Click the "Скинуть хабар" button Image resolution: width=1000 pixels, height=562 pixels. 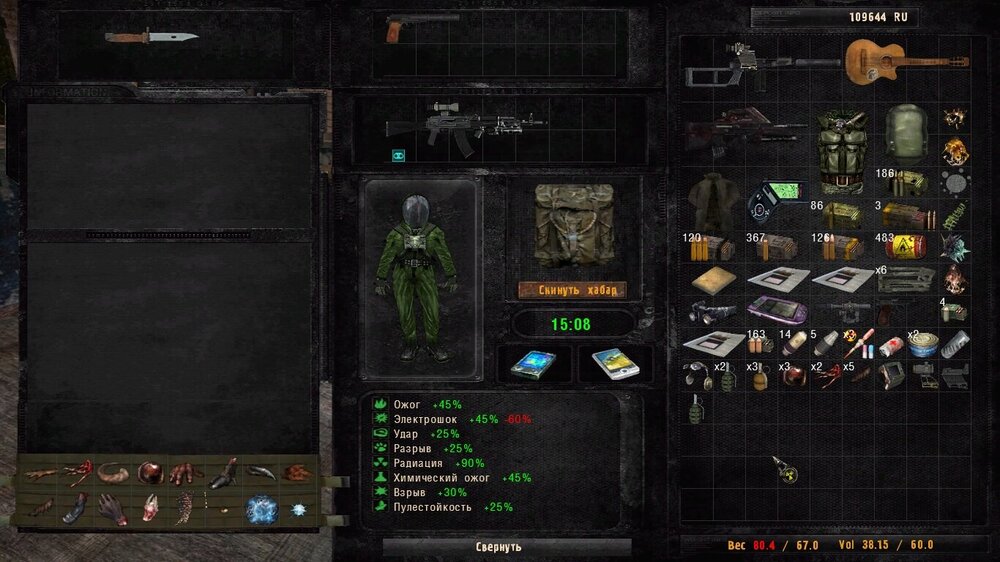point(572,290)
